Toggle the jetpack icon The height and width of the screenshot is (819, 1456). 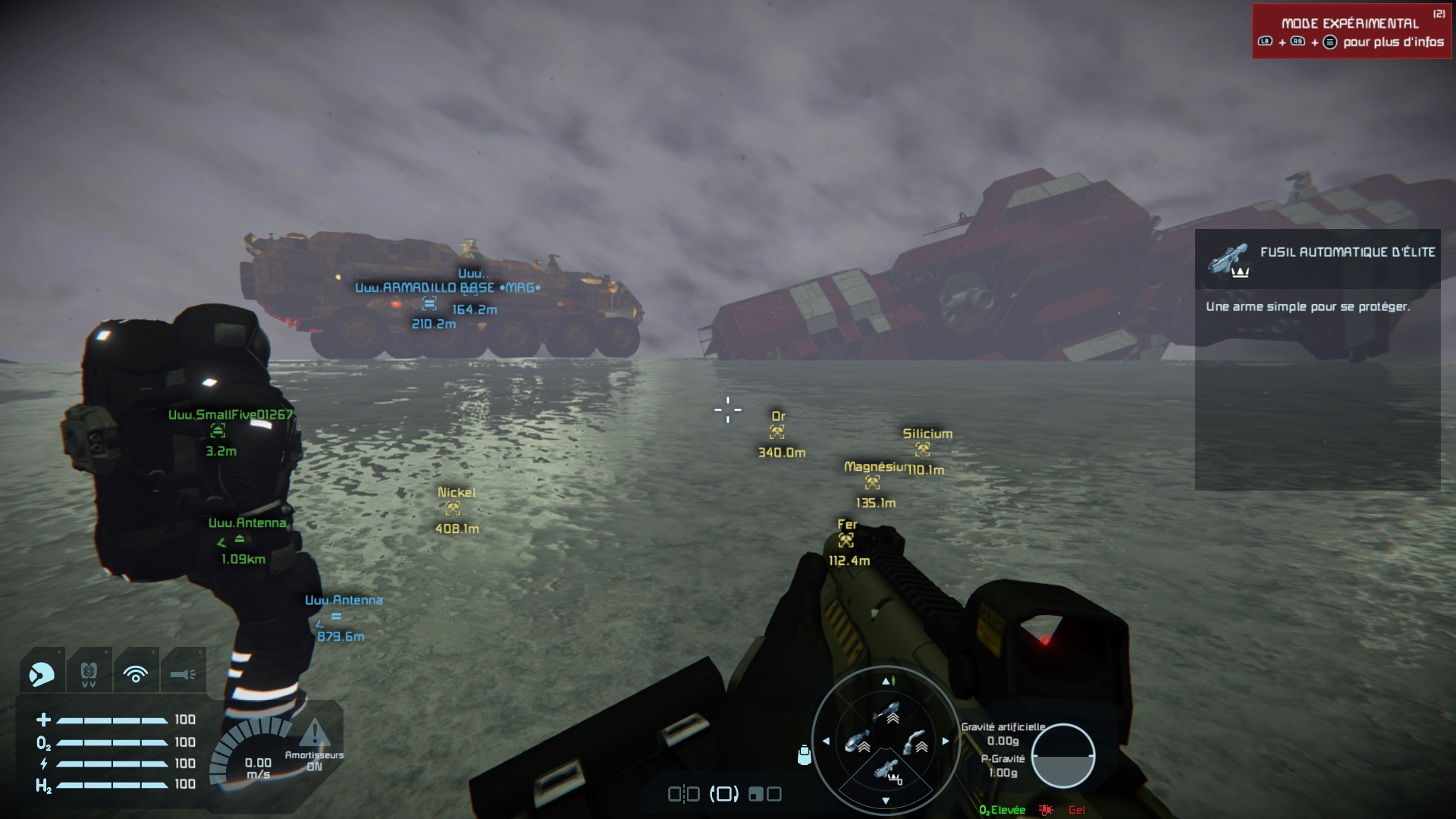coord(89,673)
